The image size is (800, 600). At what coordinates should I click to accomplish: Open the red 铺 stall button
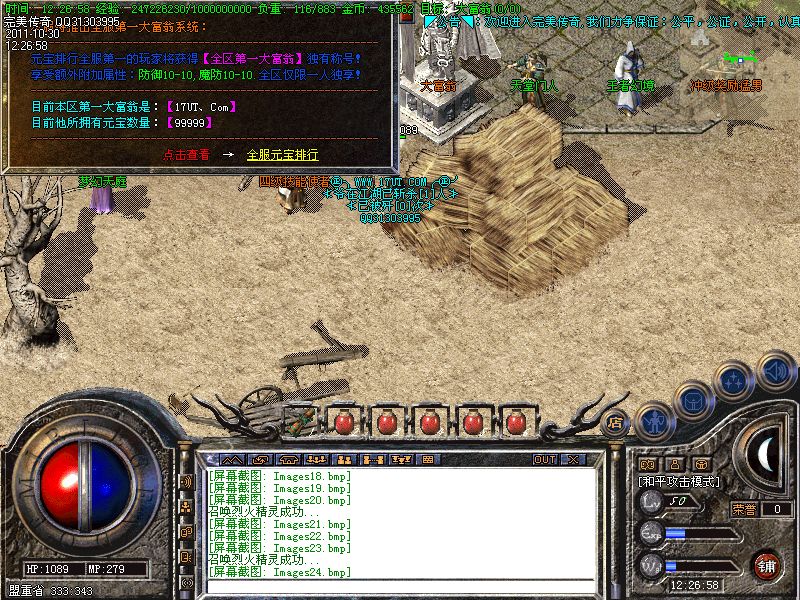[767, 565]
